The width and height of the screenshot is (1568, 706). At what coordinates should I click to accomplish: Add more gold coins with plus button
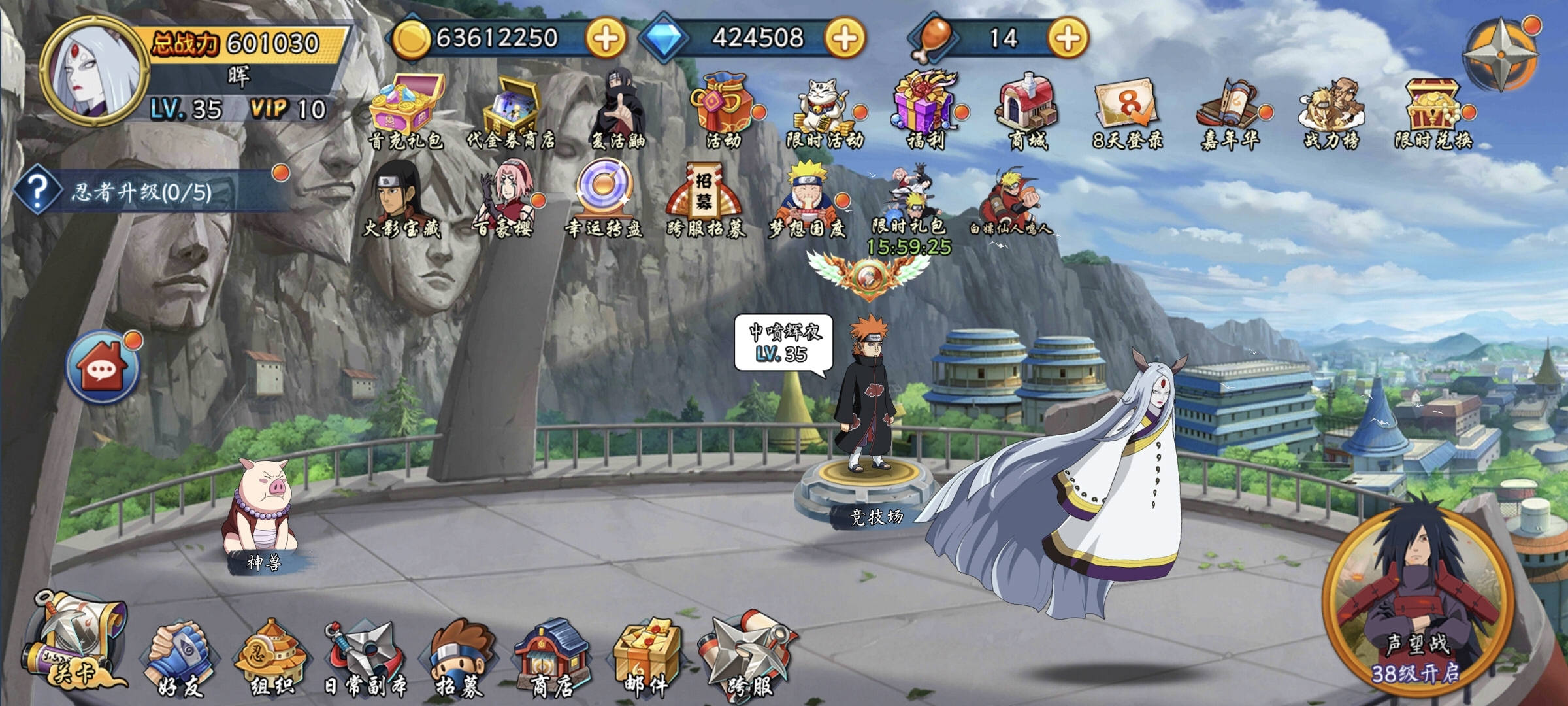(x=605, y=38)
